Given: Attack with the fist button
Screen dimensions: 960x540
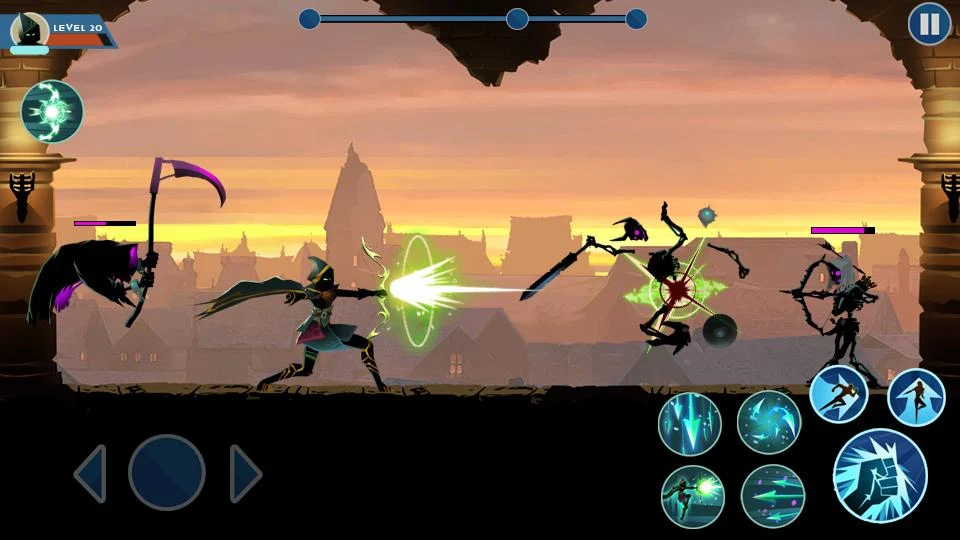Looking at the screenshot, I should 880,475.
